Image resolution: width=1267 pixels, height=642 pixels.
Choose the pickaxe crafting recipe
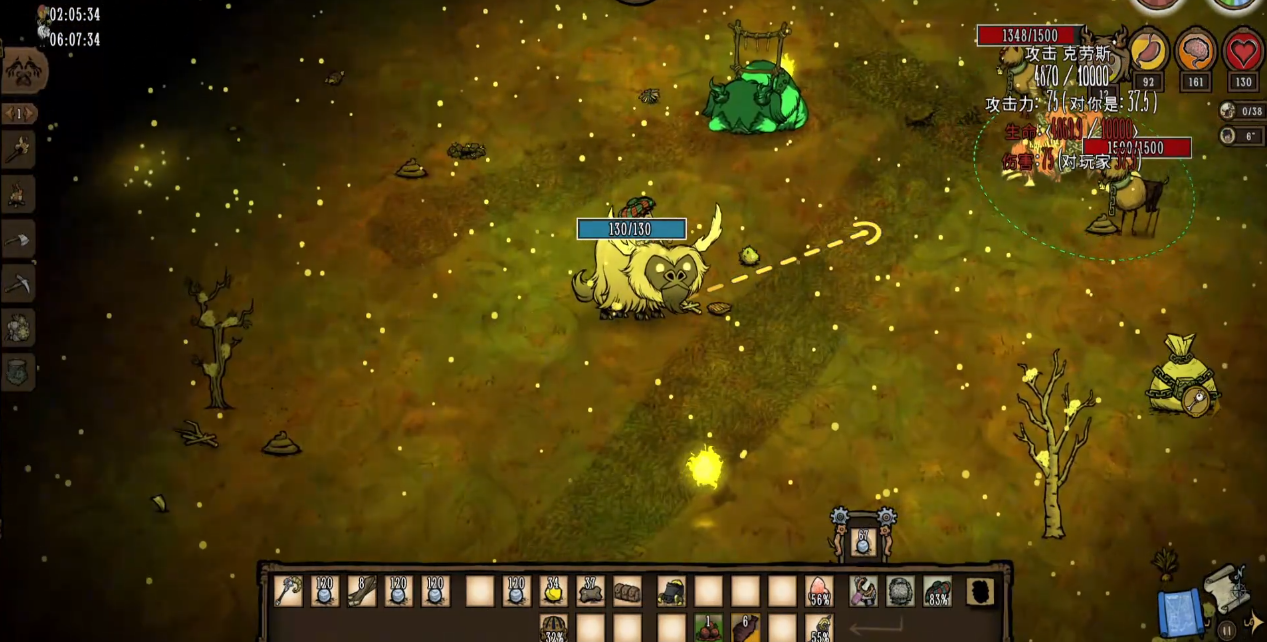coord(19,283)
